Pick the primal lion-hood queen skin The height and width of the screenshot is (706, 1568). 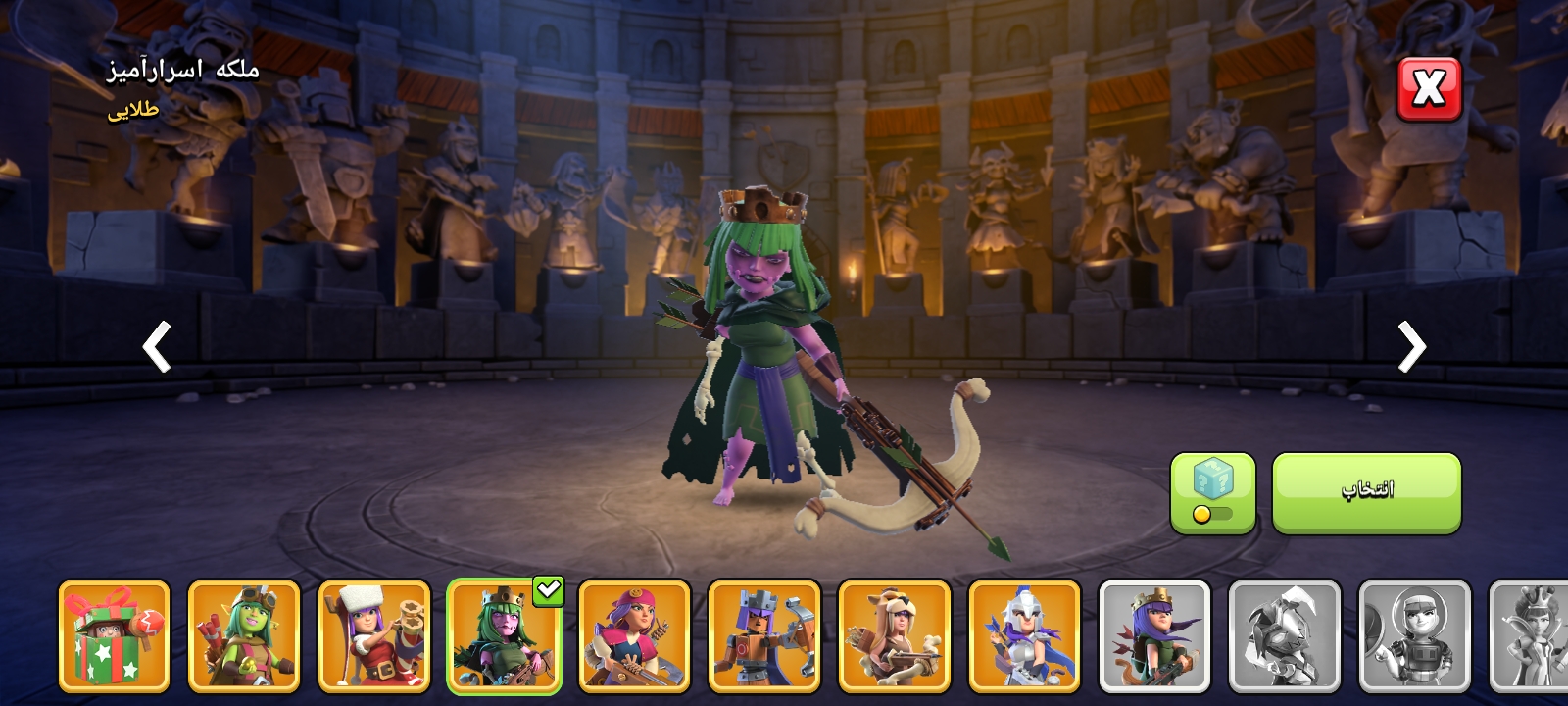[x=895, y=635]
